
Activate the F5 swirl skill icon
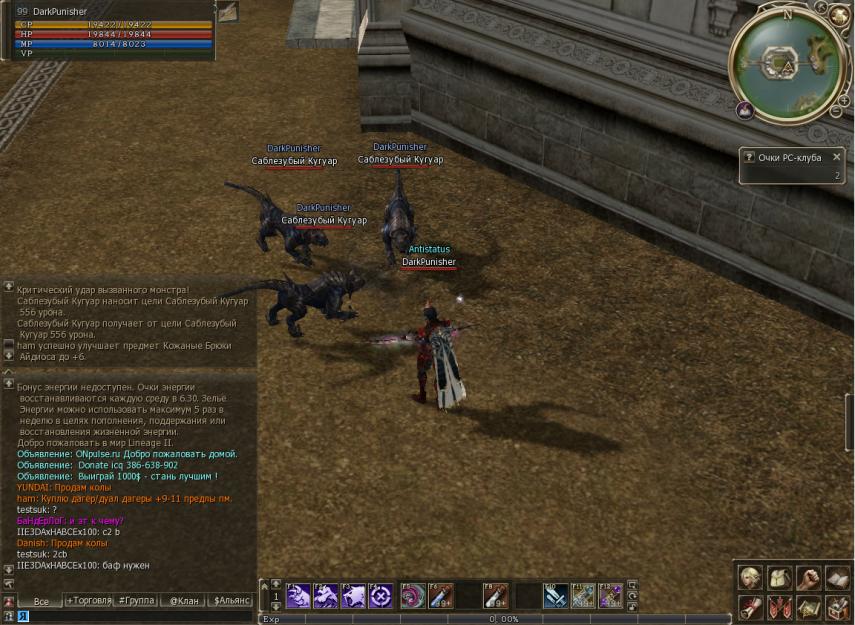click(x=413, y=596)
